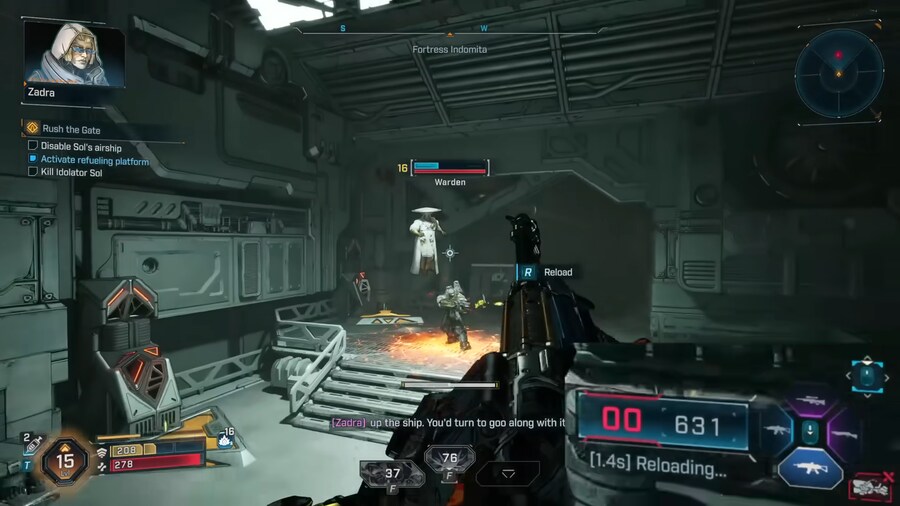This screenshot has width=900, height=506.
Task: Select the Activate refueling platform objective
Action: [x=94, y=160]
